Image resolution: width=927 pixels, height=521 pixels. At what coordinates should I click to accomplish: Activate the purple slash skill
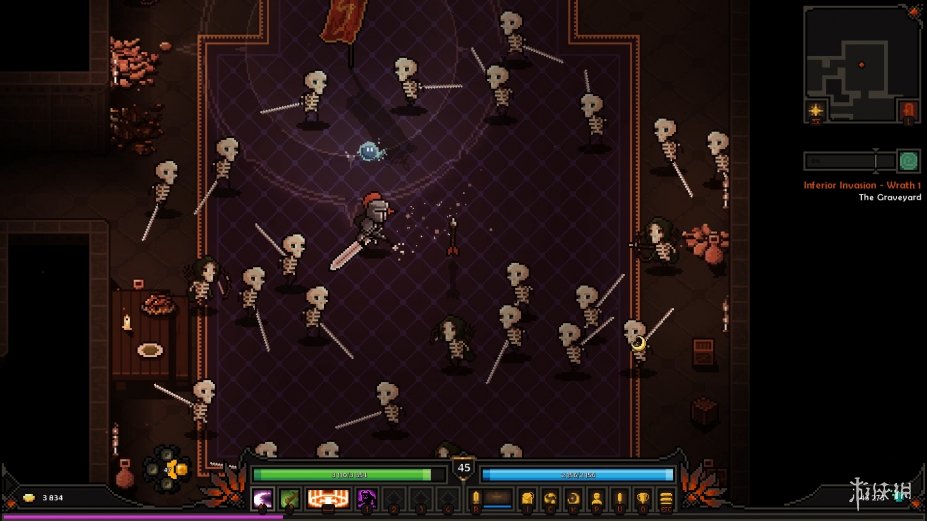pos(263,498)
